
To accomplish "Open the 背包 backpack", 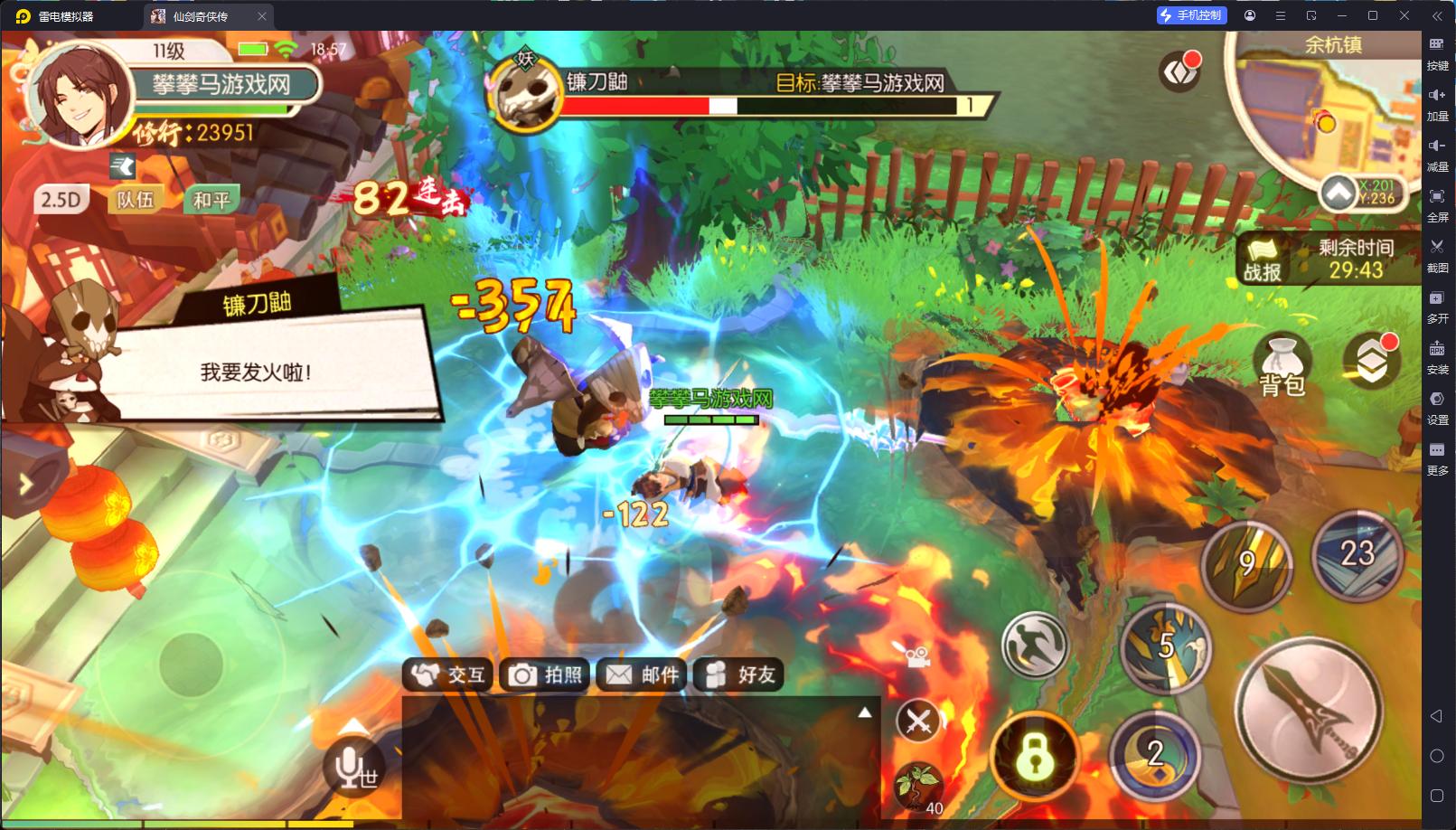I will (x=1282, y=366).
